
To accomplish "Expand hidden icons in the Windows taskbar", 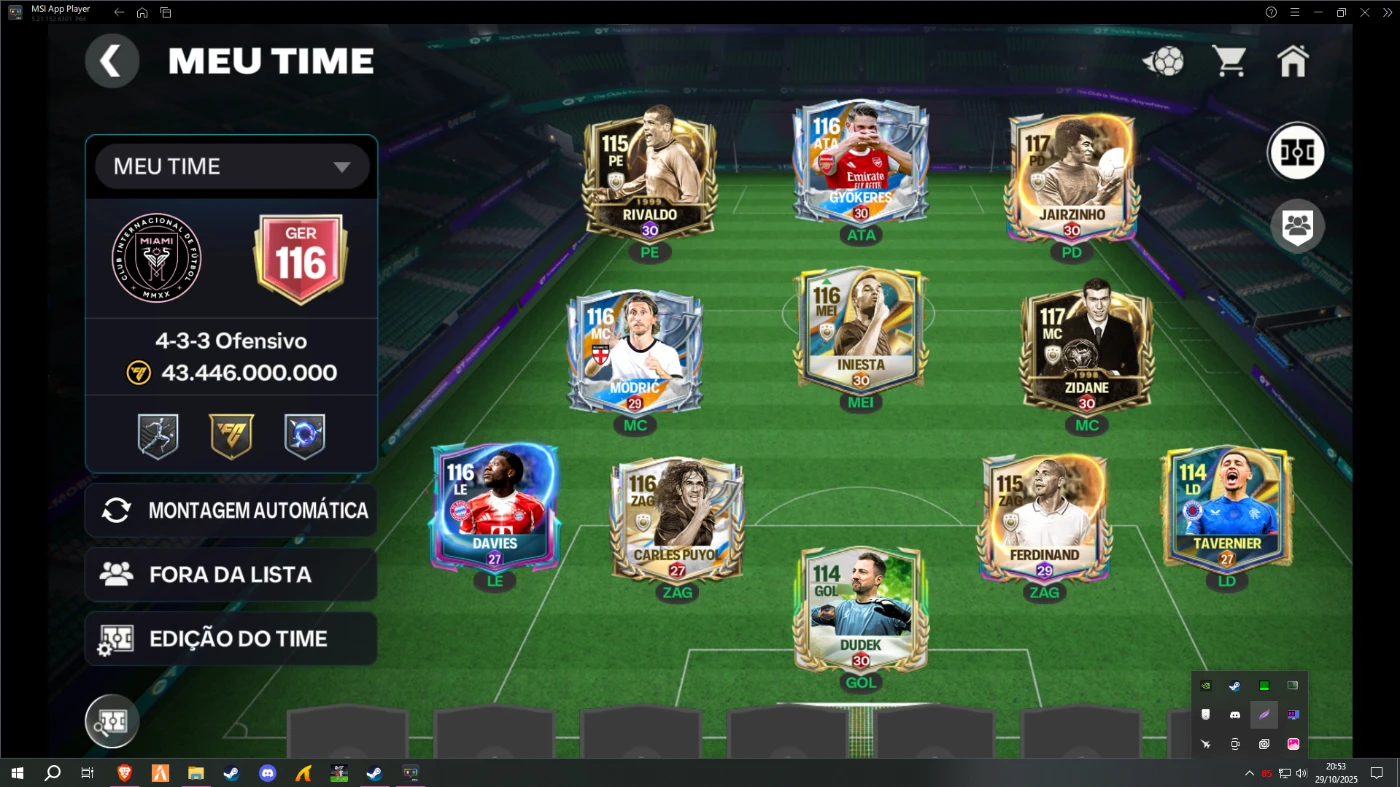I will (x=1248, y=773).
